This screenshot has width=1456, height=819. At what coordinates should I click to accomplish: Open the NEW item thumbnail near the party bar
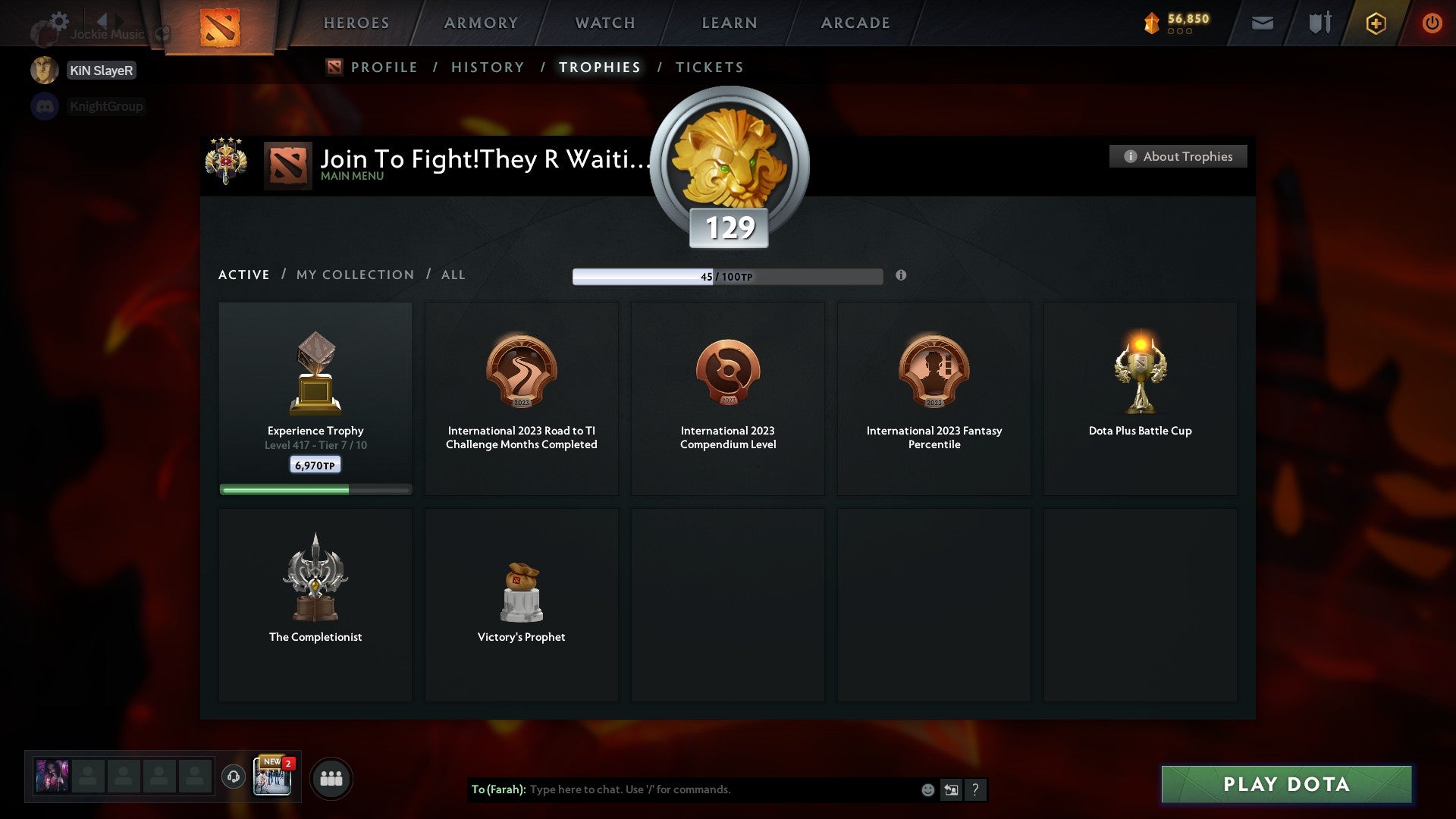273,777
